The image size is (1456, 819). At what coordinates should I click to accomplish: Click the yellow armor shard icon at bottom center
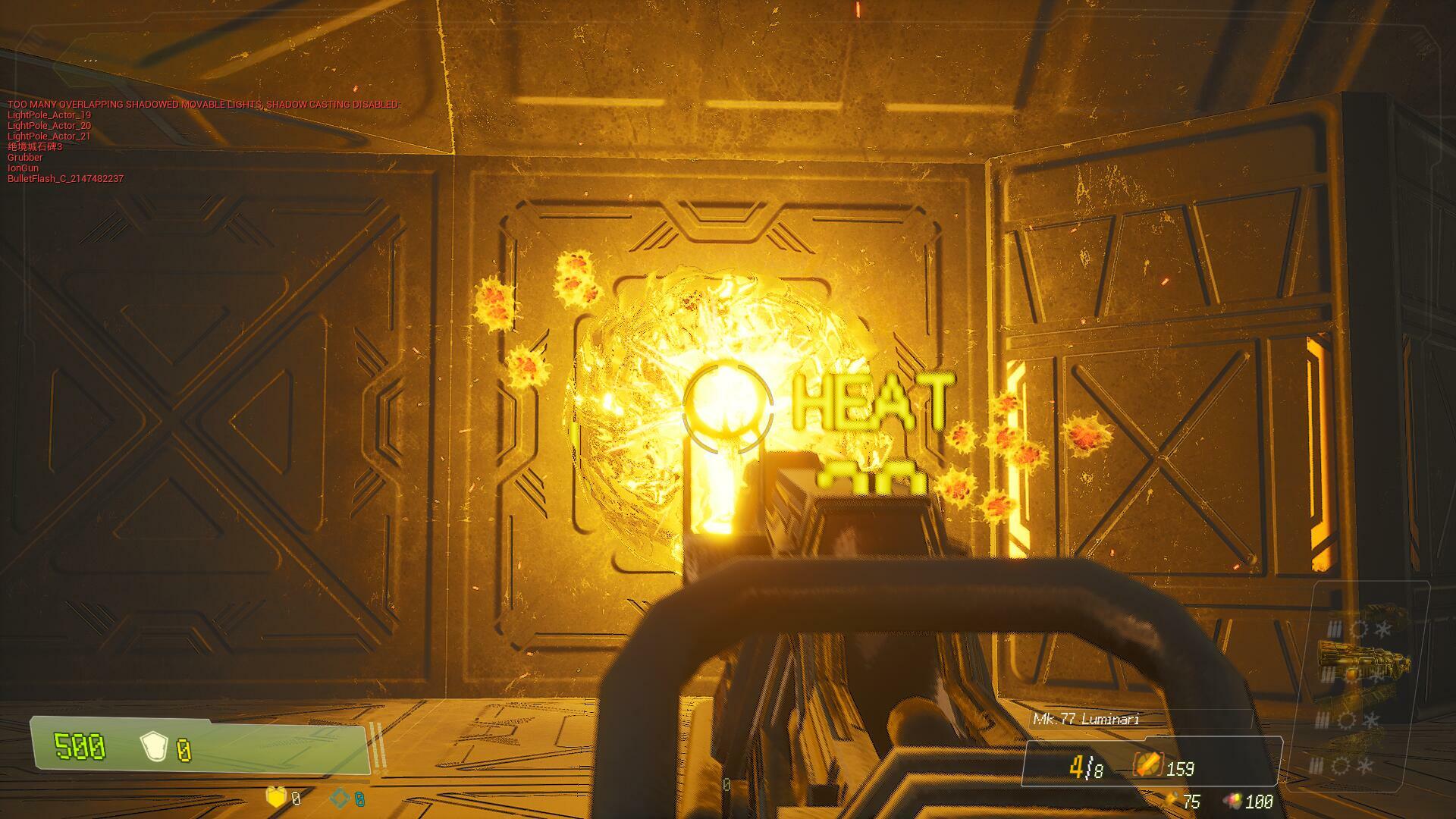(x=275, y=798)
